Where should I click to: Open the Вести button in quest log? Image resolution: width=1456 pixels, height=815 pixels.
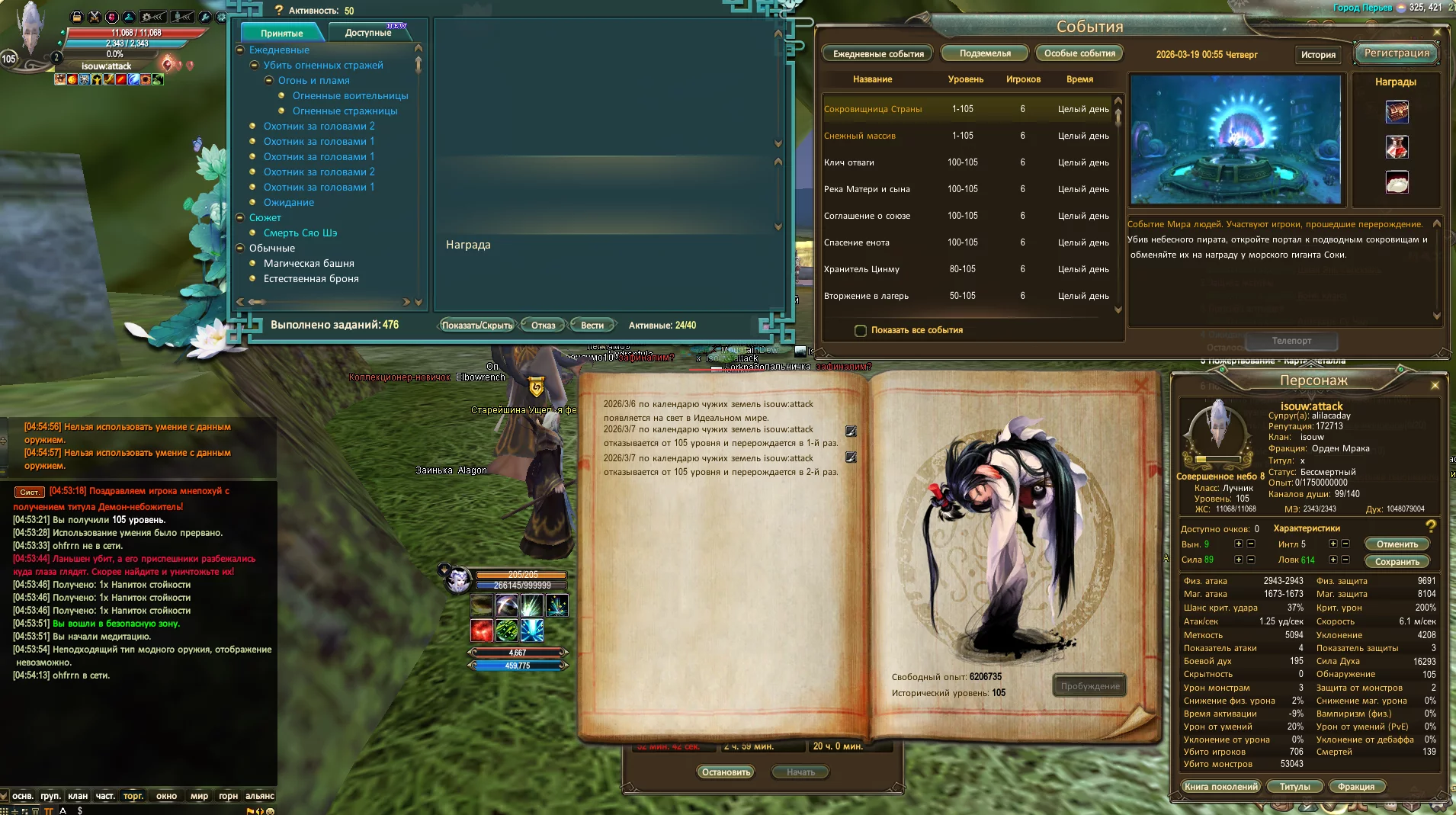(592, 326)
